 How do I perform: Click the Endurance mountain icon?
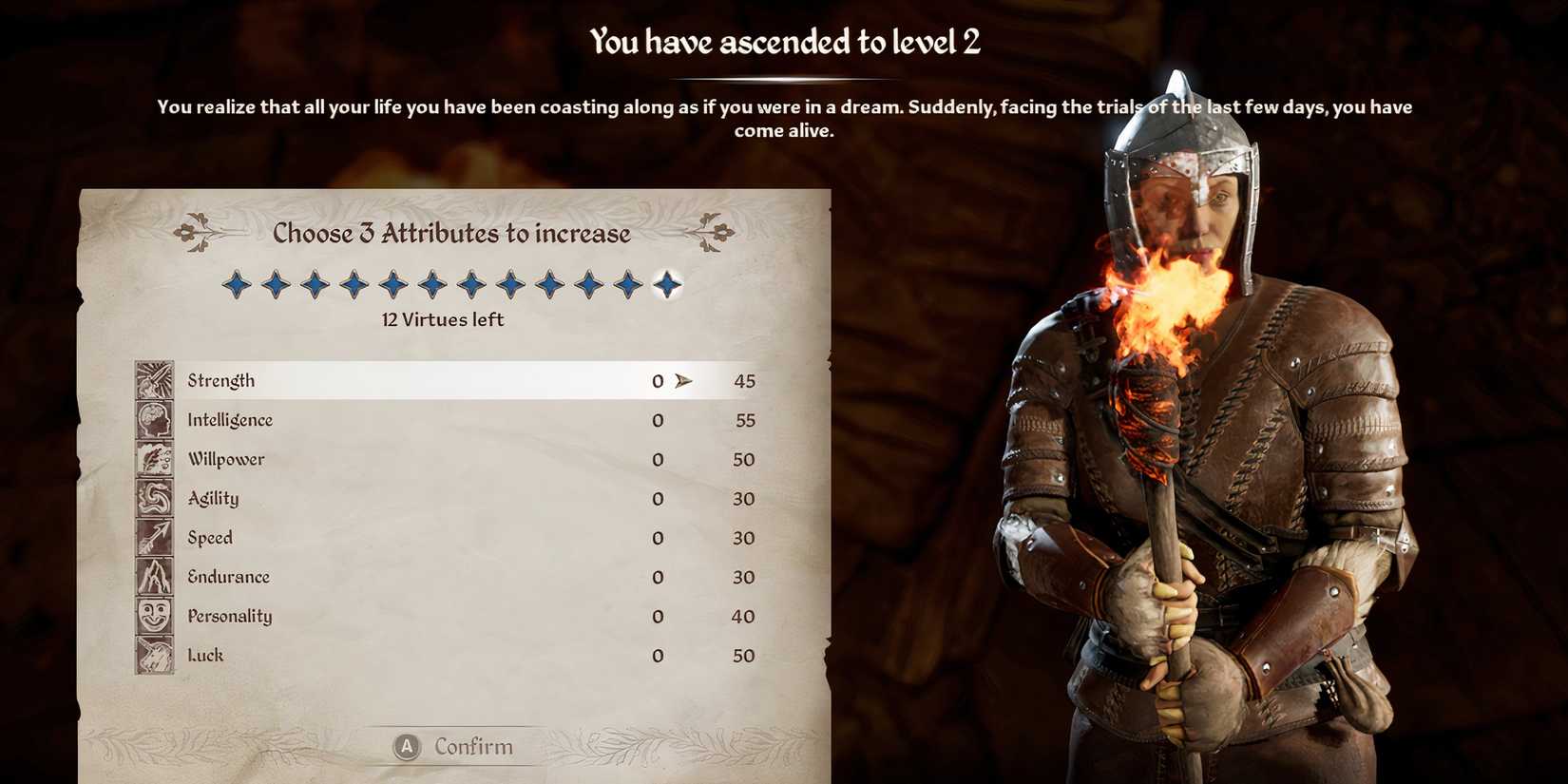point(152,577)
